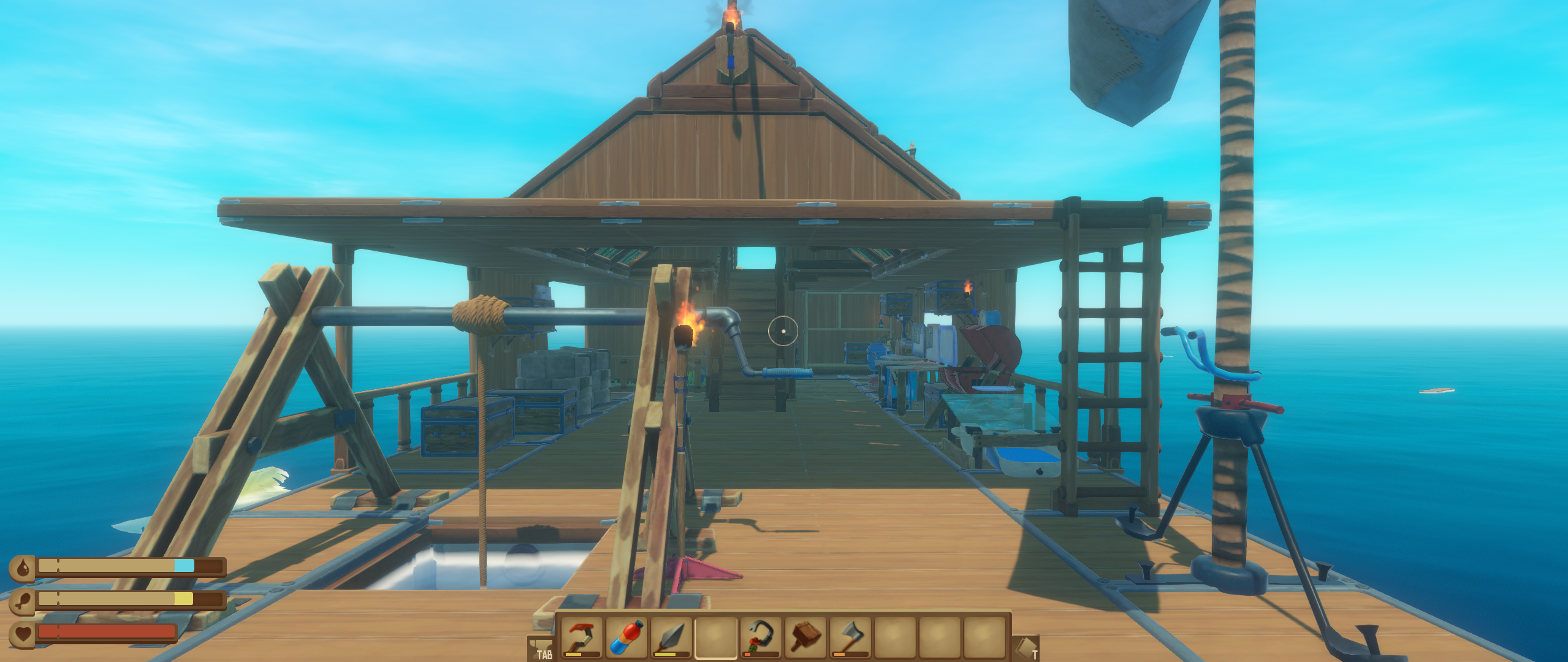The image size is (1568, 662).
Task: Select the red-handled hook in the hotbar
Action: 581,637
